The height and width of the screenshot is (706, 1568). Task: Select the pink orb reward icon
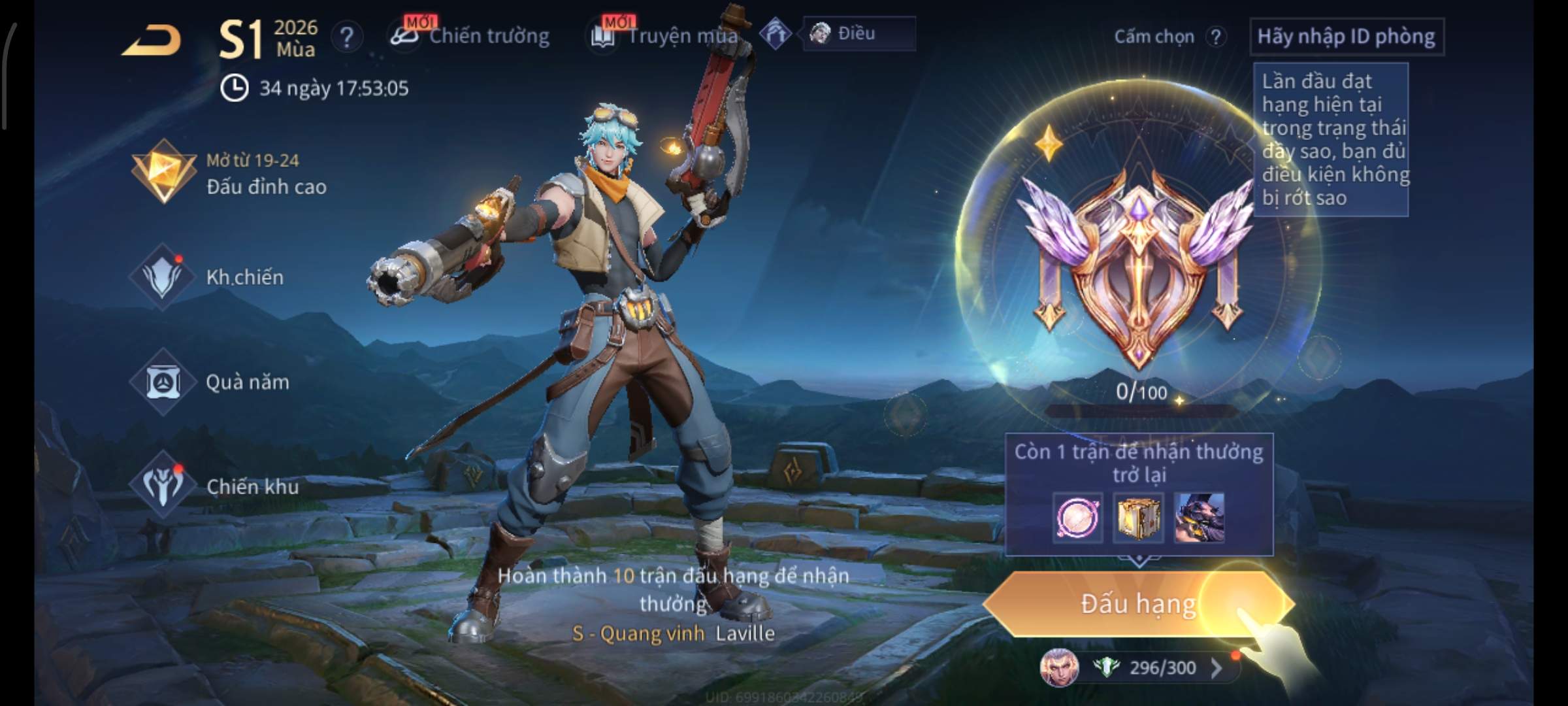(1077, 518)
